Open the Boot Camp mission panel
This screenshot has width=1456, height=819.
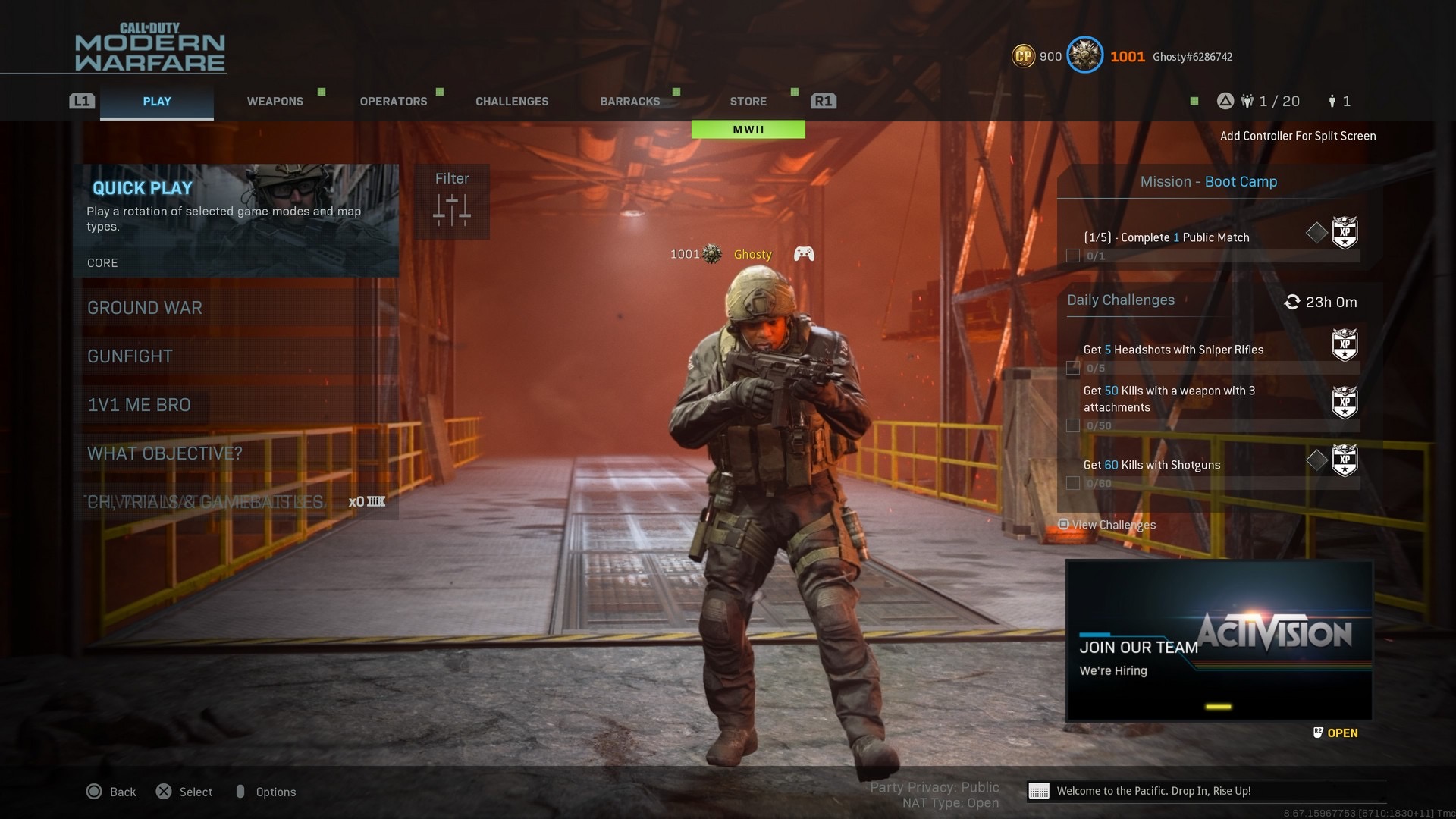[x=1209, y=182]
